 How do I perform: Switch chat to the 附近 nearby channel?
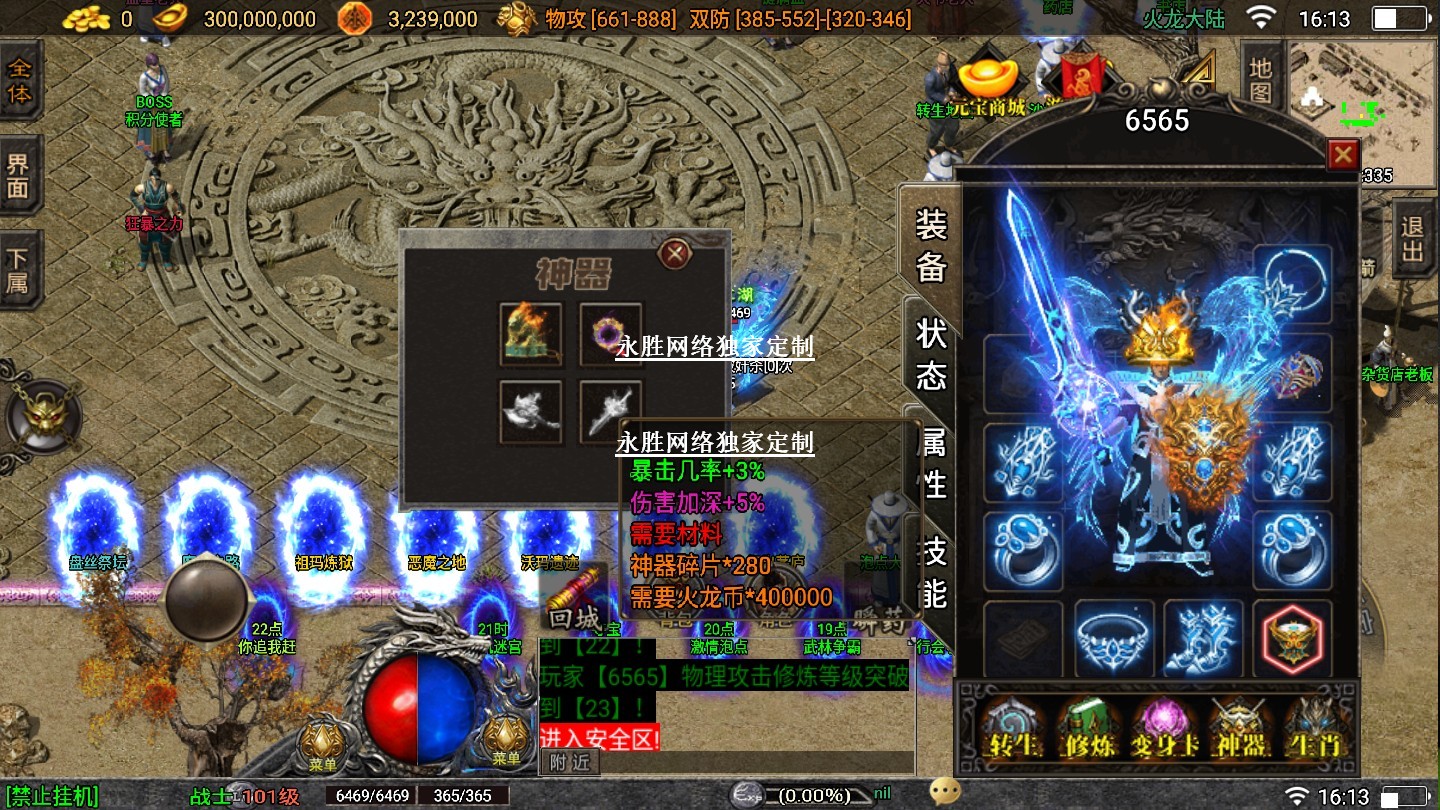pyautogui.click(x=570, y=762)
